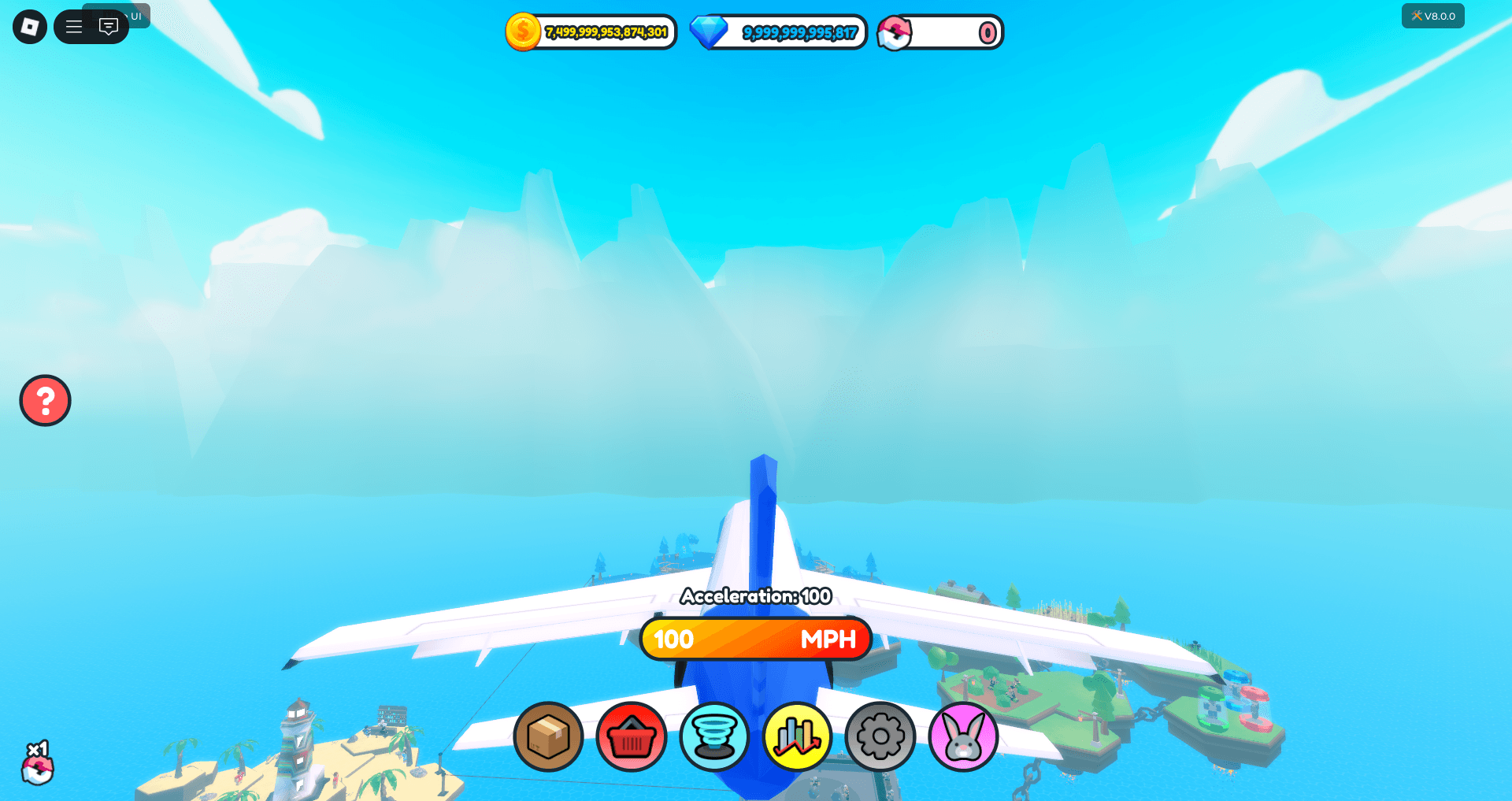Click the gem balance number display
The image size is (1512, 801).
click(x=799, y=32)
